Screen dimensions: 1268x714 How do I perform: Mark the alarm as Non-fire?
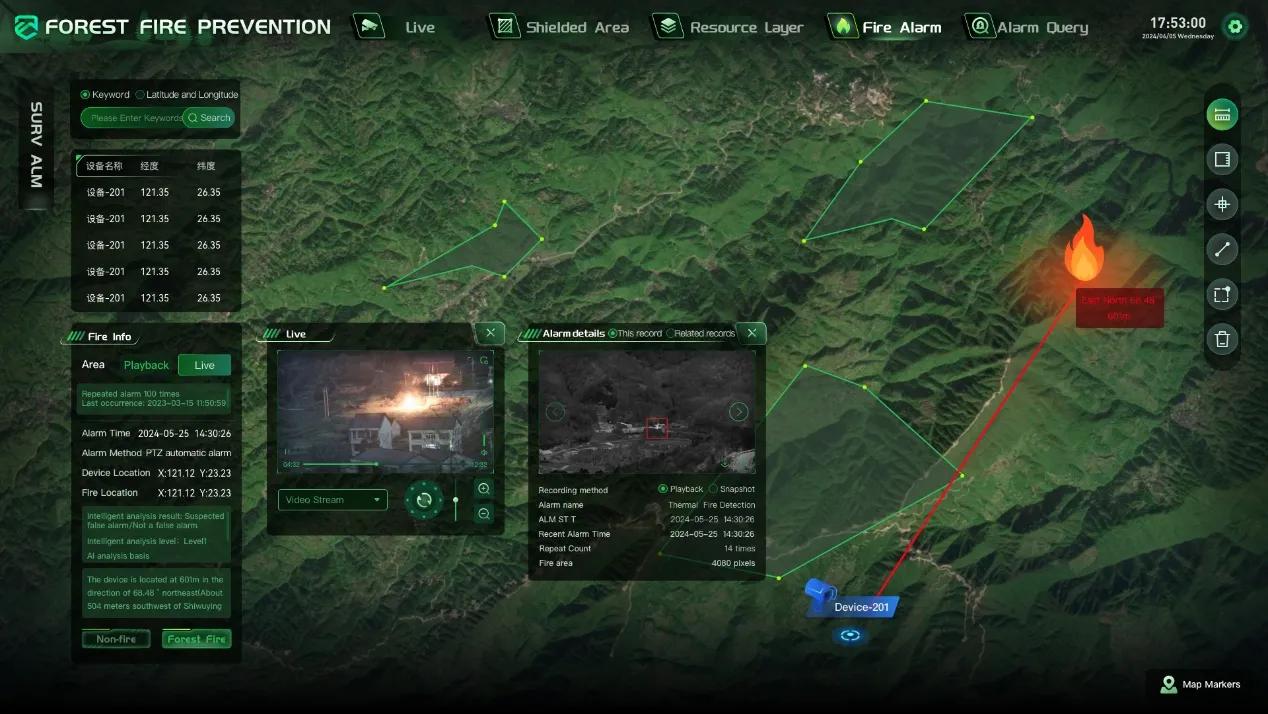tap(116, 639)
